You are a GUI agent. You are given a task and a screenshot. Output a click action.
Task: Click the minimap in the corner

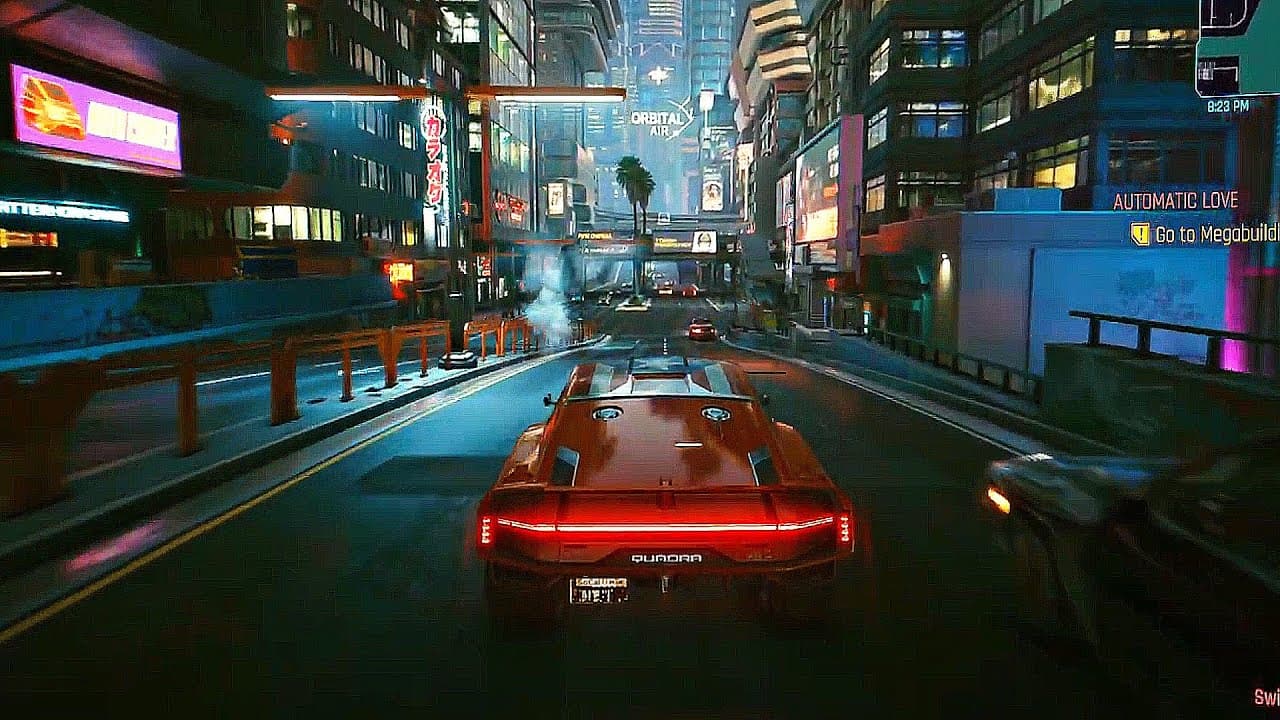tap(1239, 47)
